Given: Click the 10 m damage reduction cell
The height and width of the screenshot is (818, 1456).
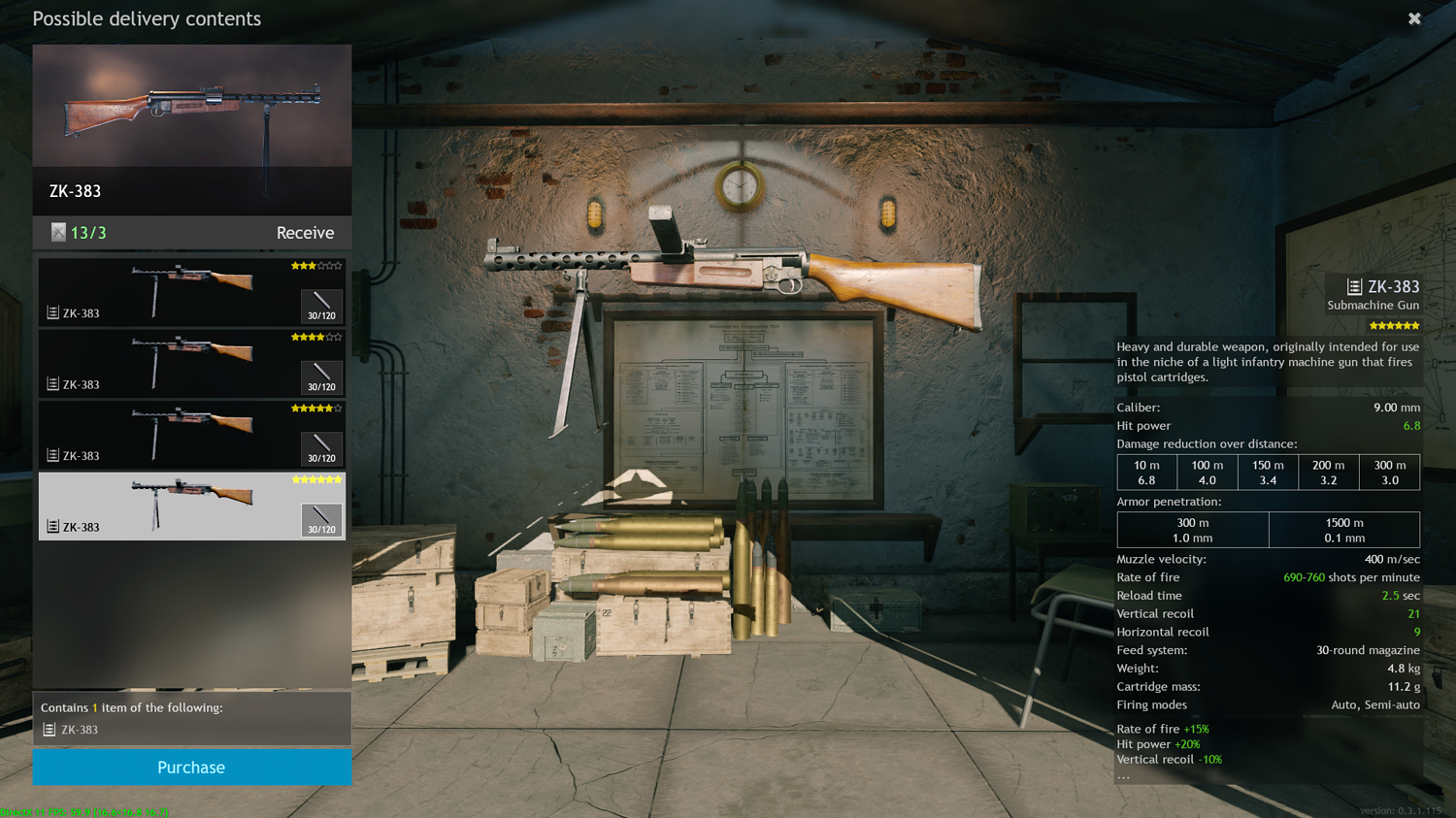Looking at the screenshot, I should (1146, 472).
